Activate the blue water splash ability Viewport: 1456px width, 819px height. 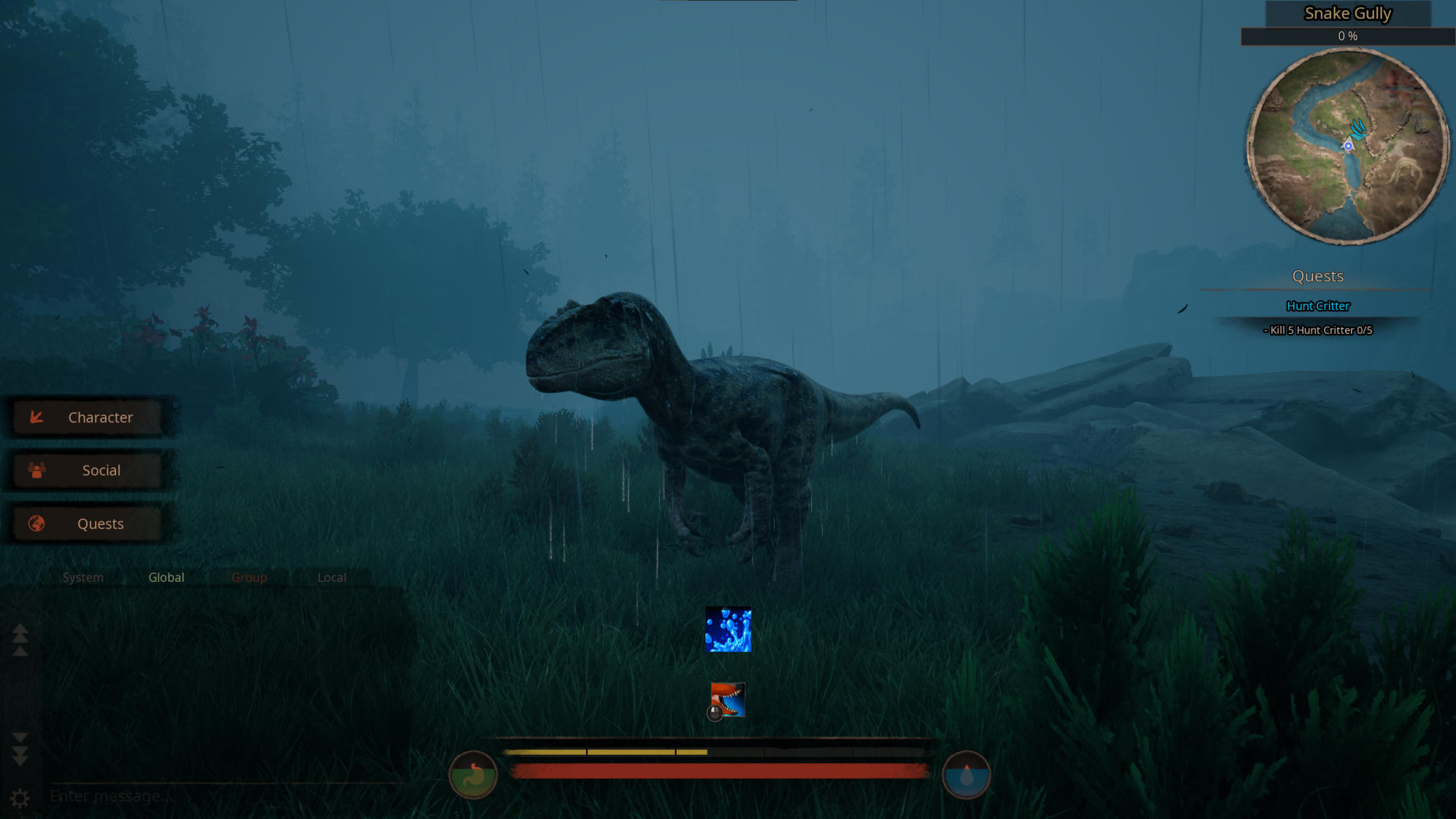(728, 629)
